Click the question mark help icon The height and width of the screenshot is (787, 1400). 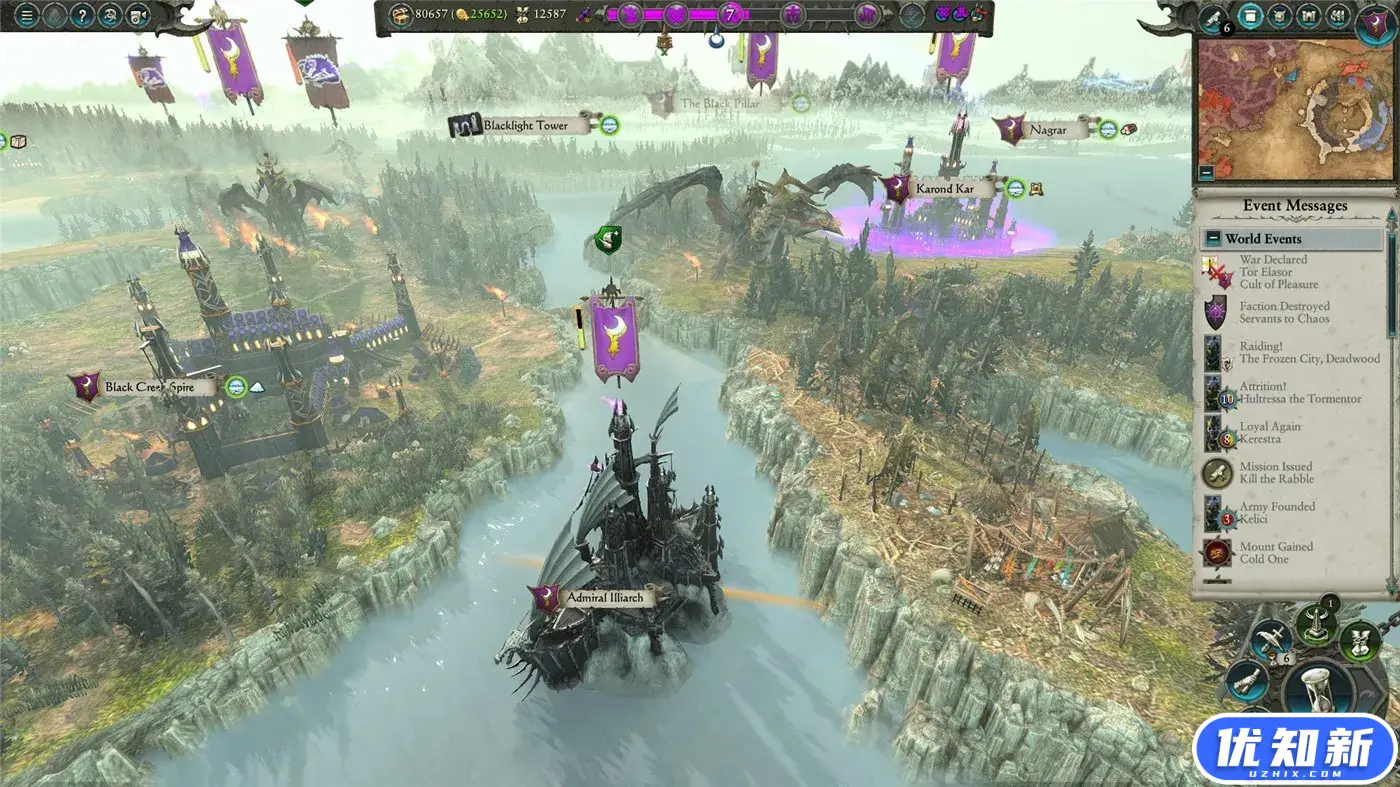point(83,15)
